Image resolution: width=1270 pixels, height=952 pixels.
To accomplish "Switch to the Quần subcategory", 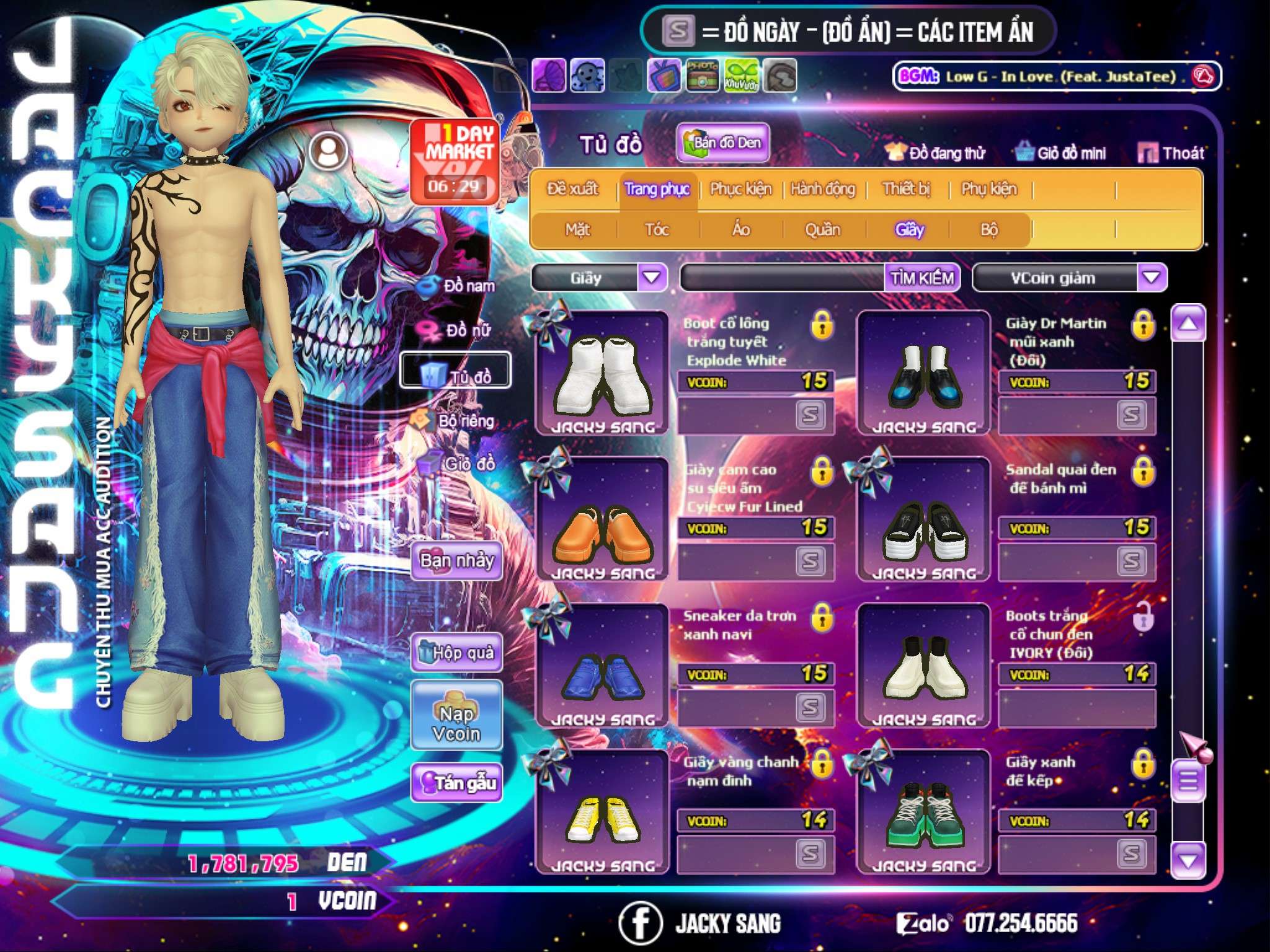I will pos(822,230).
